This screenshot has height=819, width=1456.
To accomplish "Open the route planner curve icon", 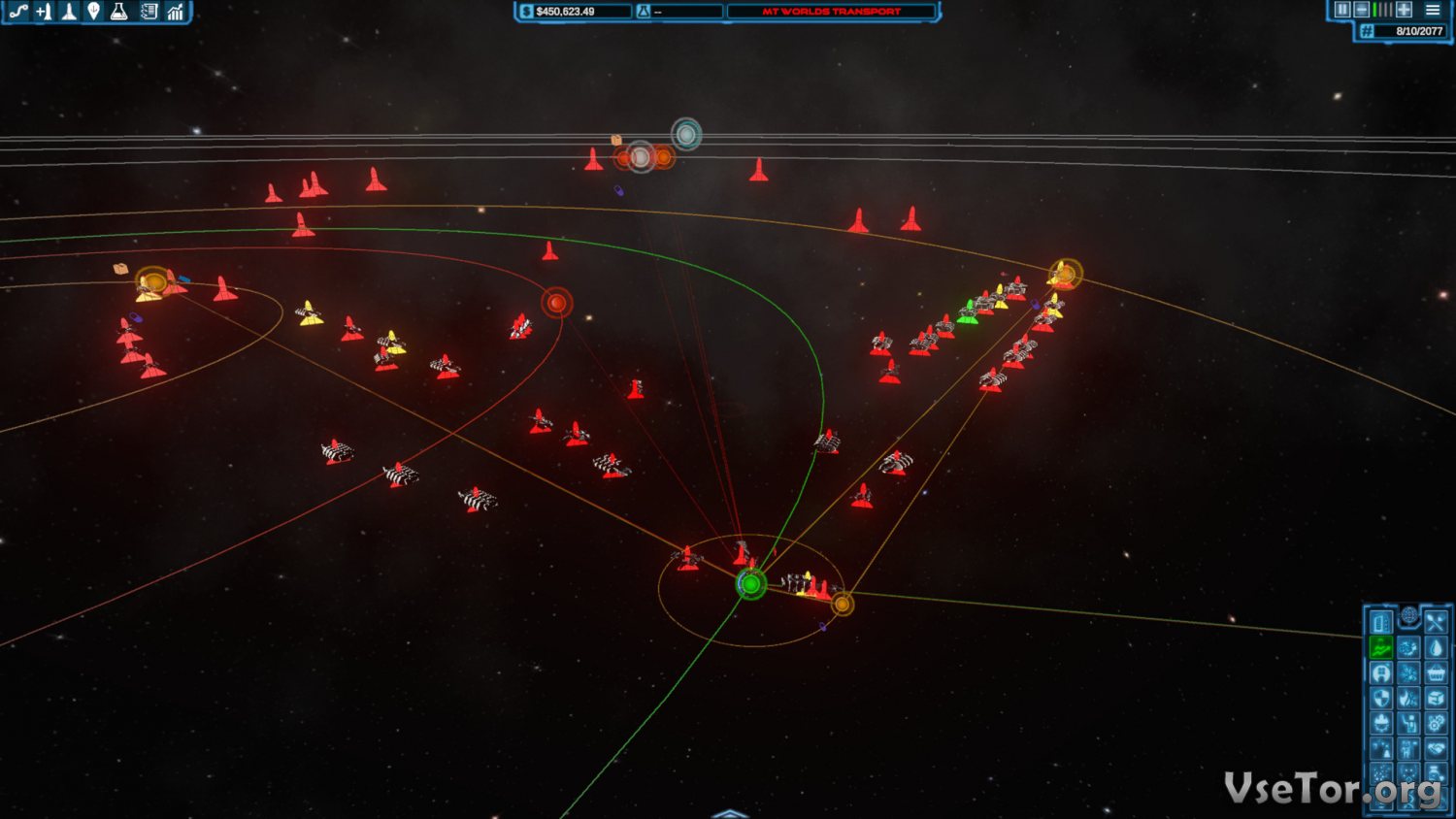I will click(x=18, y=12).
